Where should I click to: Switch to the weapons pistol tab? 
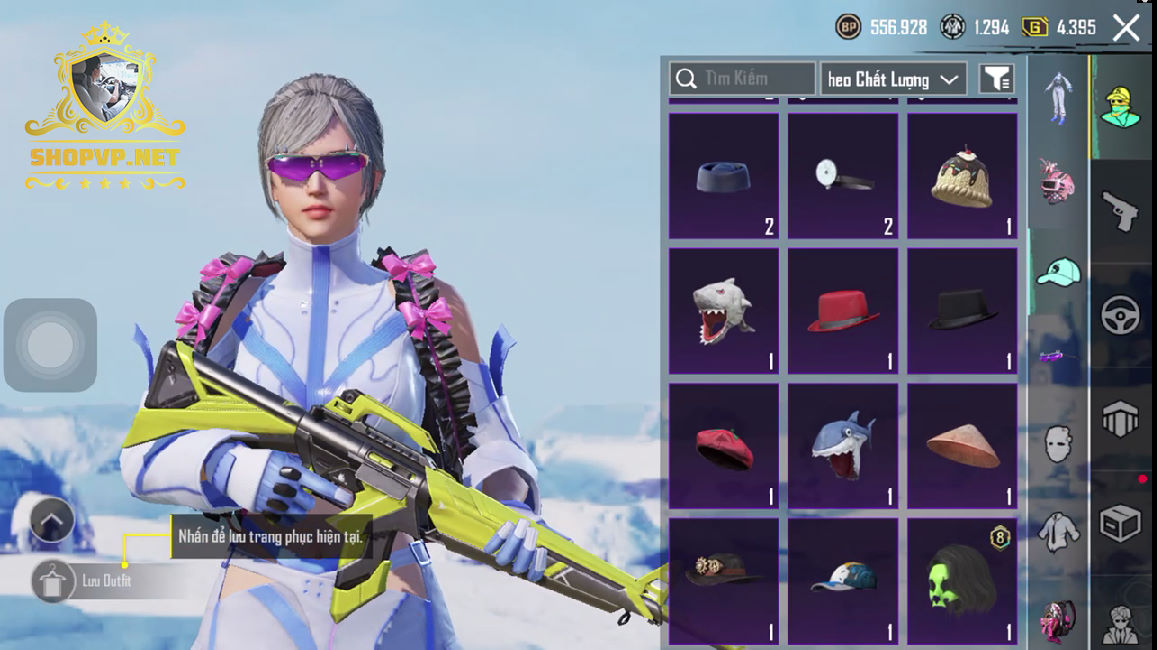pyautogui.click(x=1122, y=211)
